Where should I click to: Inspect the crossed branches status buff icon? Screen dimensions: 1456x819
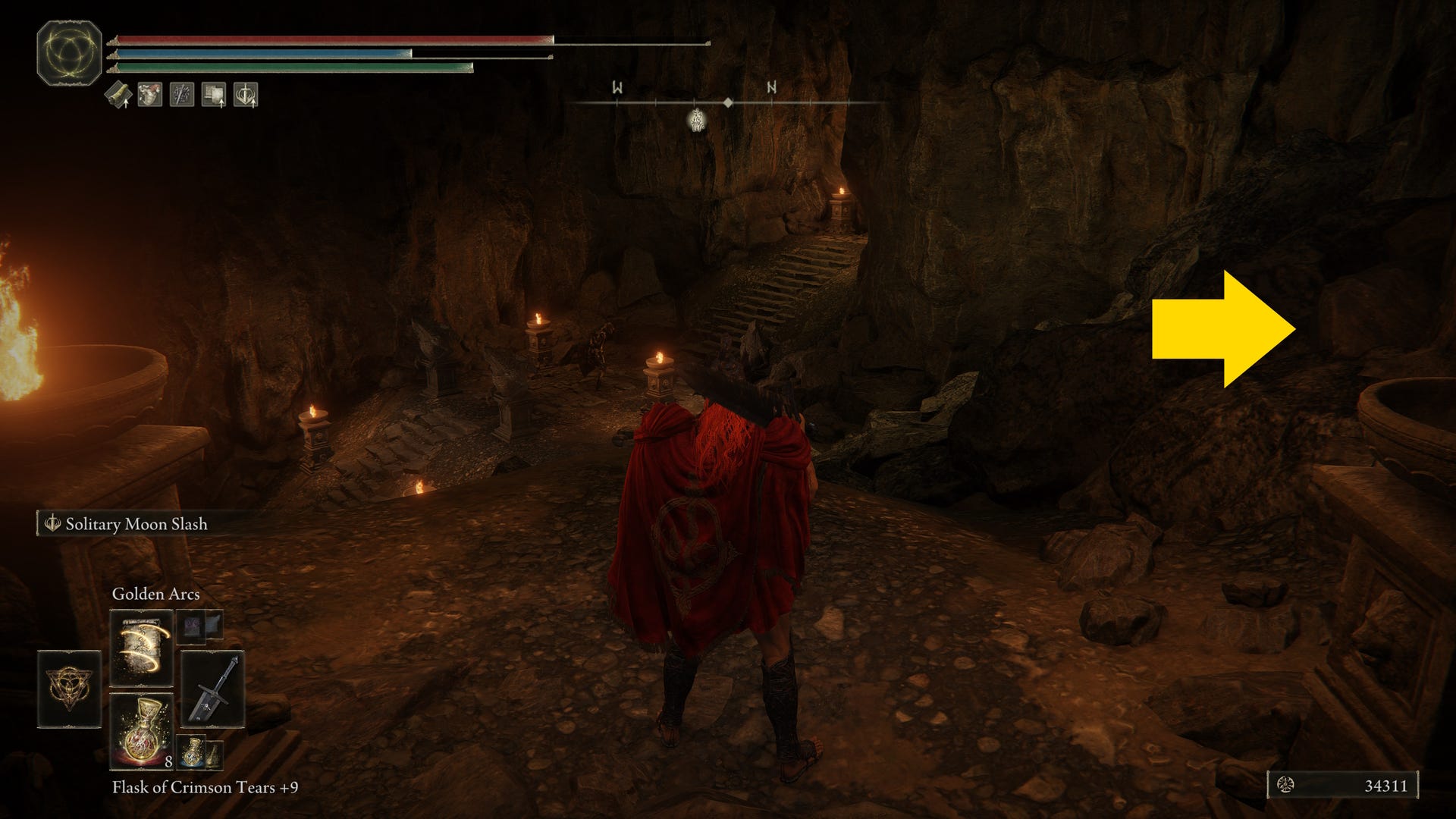[x=182, y=96]
